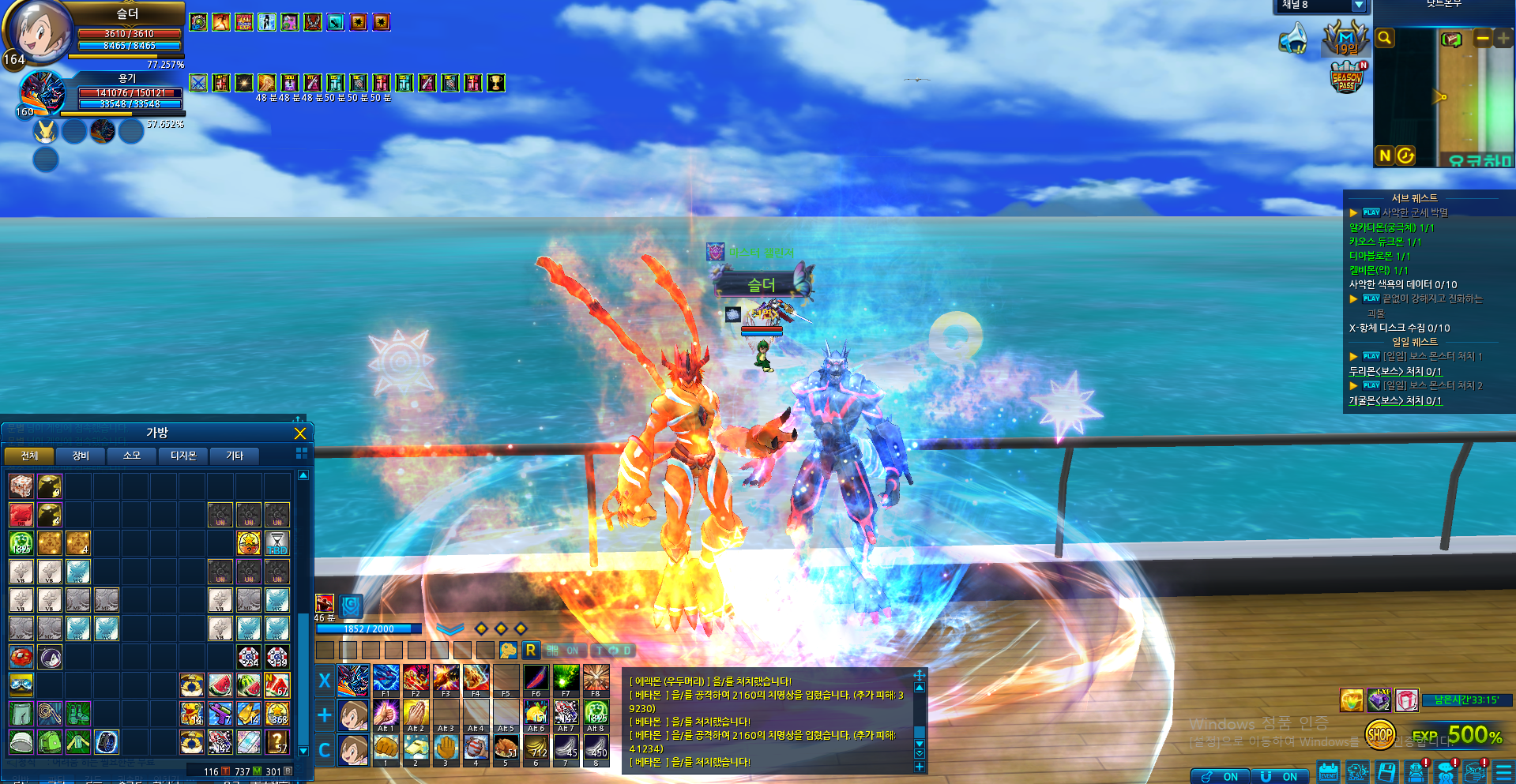1516x784 pixels.
Task: Switch to the 장비 inventory tab
Action: coord(81,456)
